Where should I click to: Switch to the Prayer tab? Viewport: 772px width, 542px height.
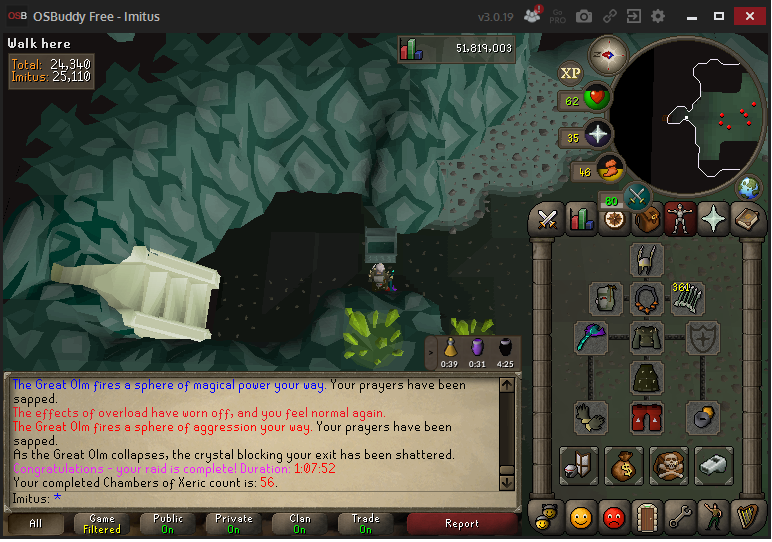click(712, 219)
